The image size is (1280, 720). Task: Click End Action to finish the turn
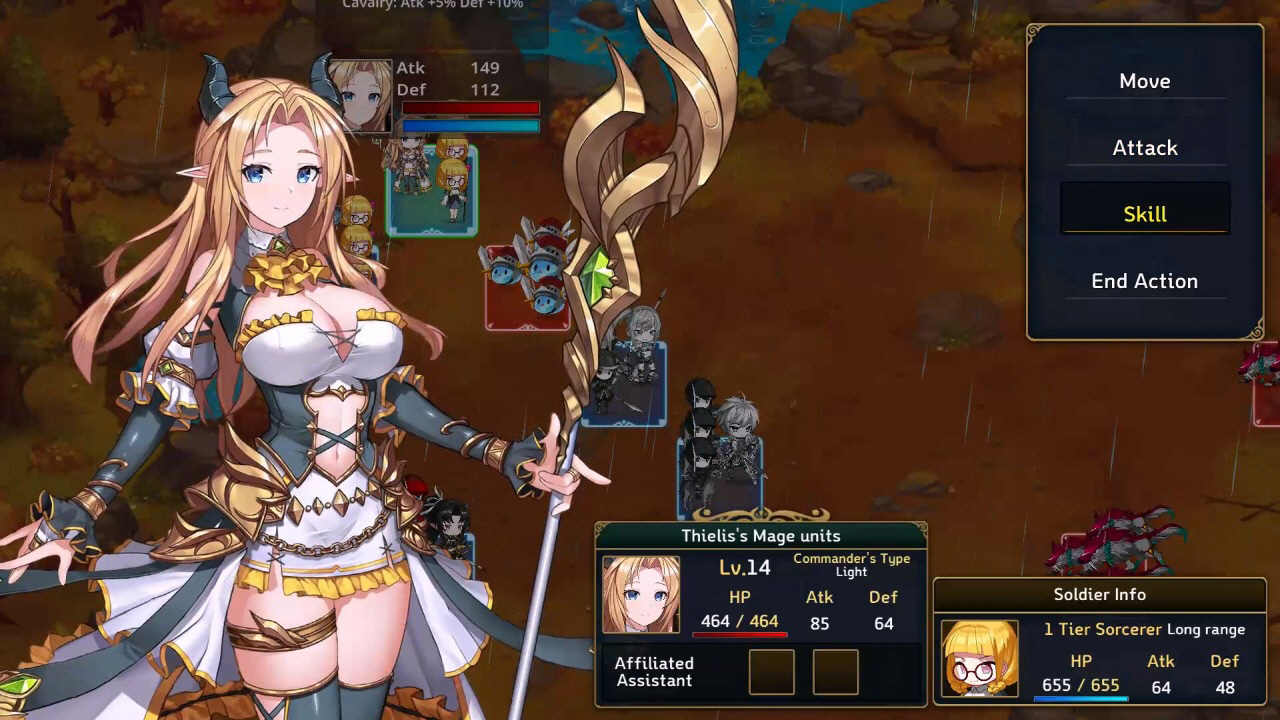point(1144,281)
